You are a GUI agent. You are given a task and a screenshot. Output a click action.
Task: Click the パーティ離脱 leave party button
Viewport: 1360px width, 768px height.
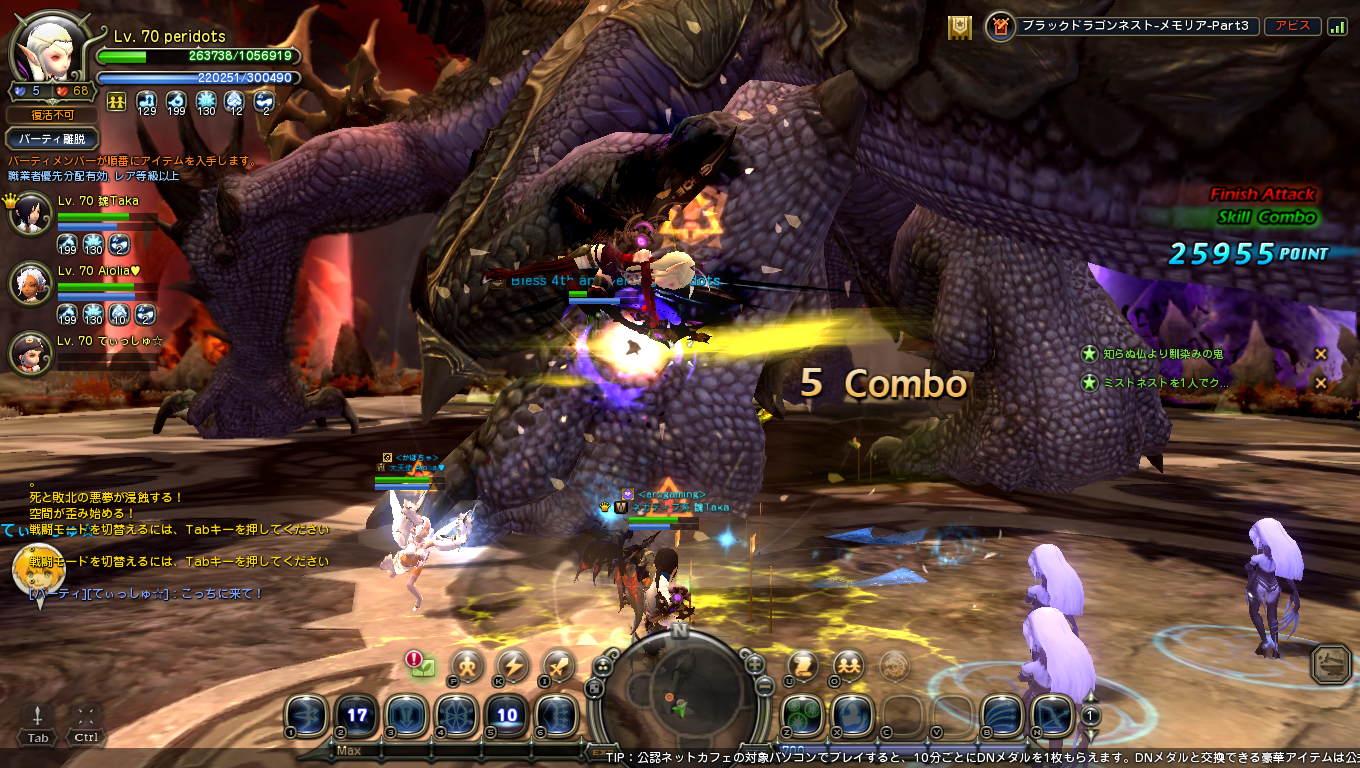[51, 139]
